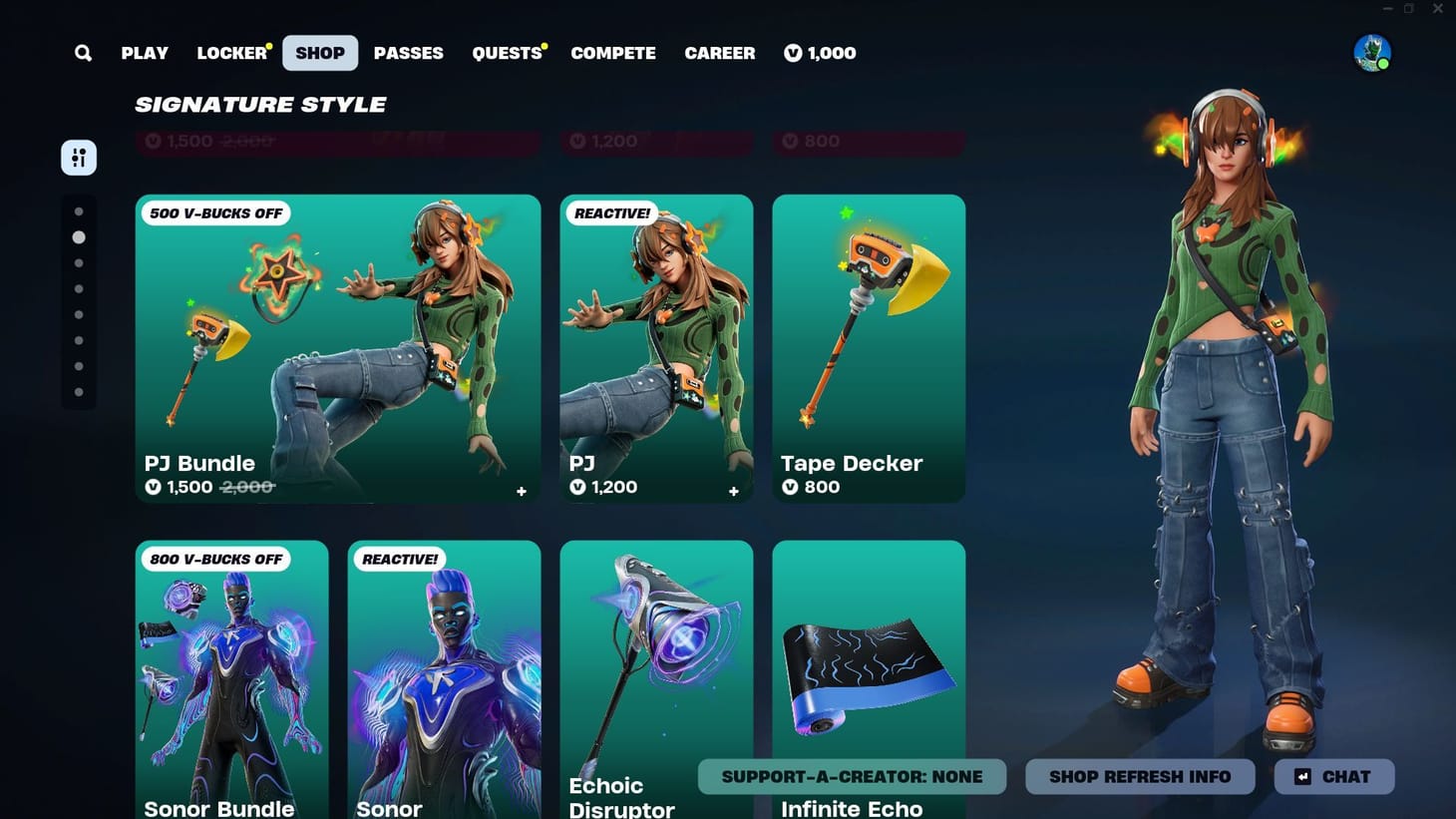Navigate to the QUESTS tab

(505, 53)
